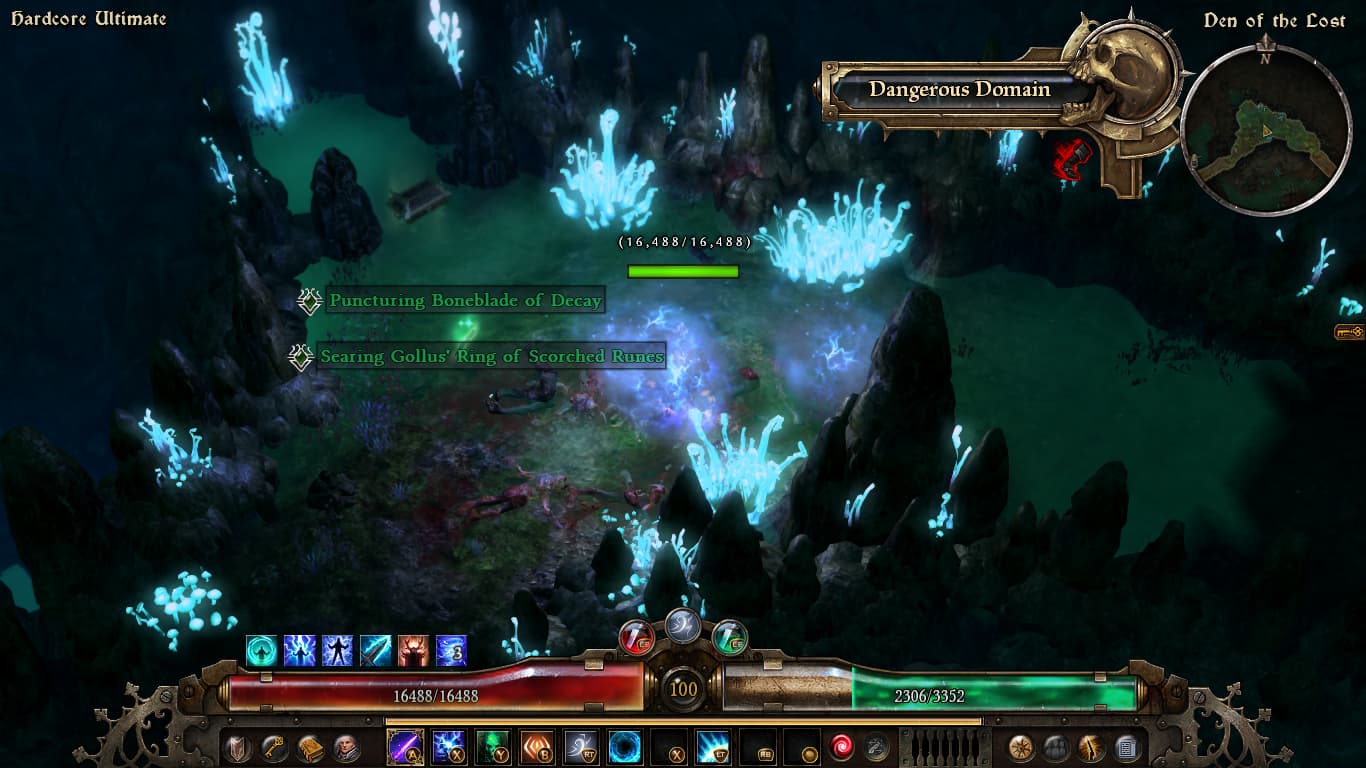The height and width of the screenshot is (768, 1366).
Task: Use the green energy potion
Action: [x=730, y=637]
